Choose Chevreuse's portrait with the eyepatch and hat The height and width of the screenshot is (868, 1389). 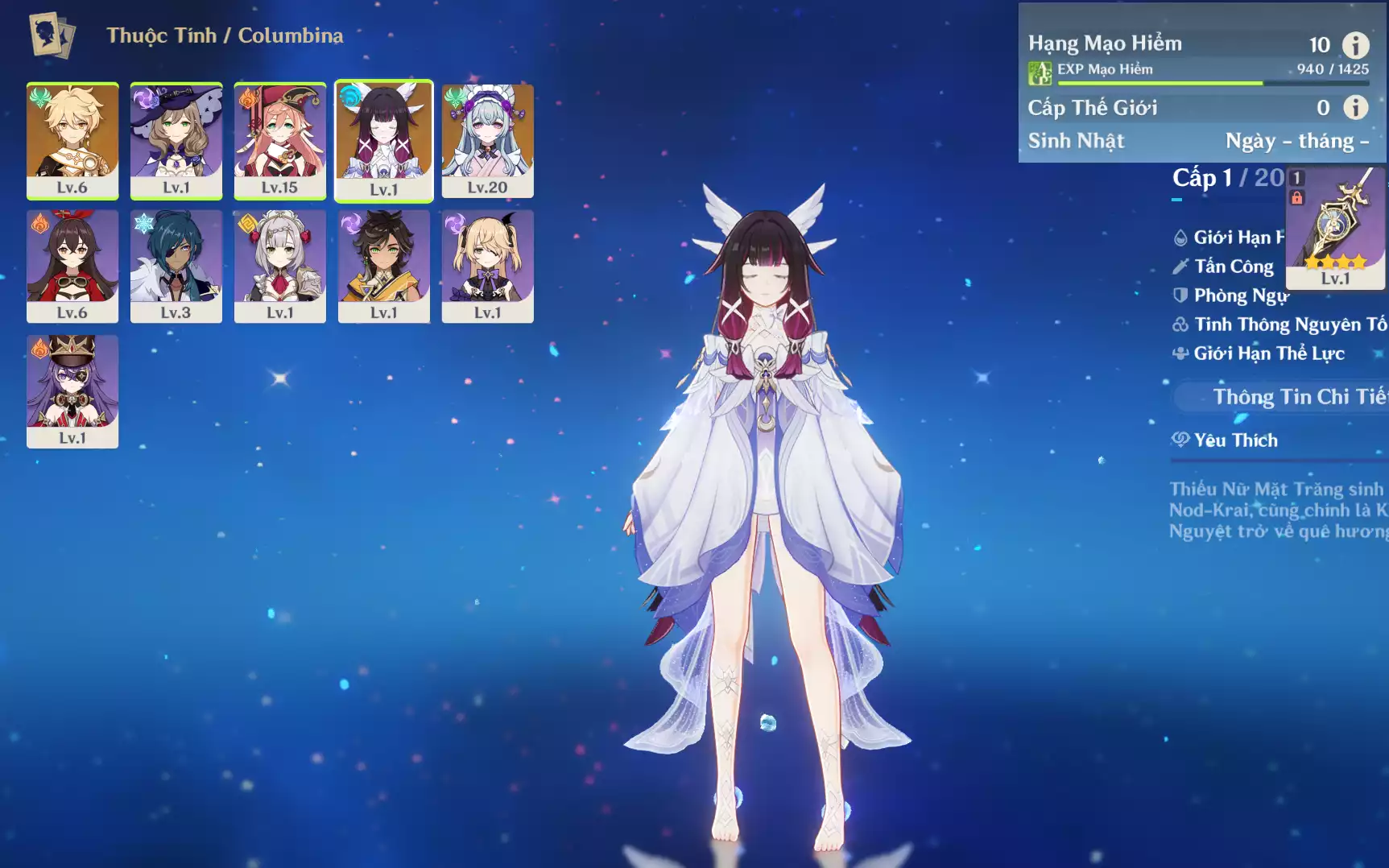[72, 391]
